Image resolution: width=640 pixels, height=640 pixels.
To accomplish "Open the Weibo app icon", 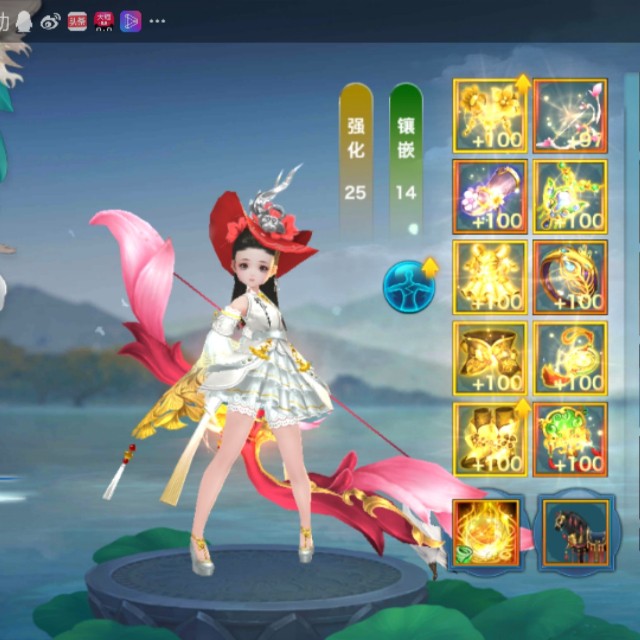I will [51, 21].
